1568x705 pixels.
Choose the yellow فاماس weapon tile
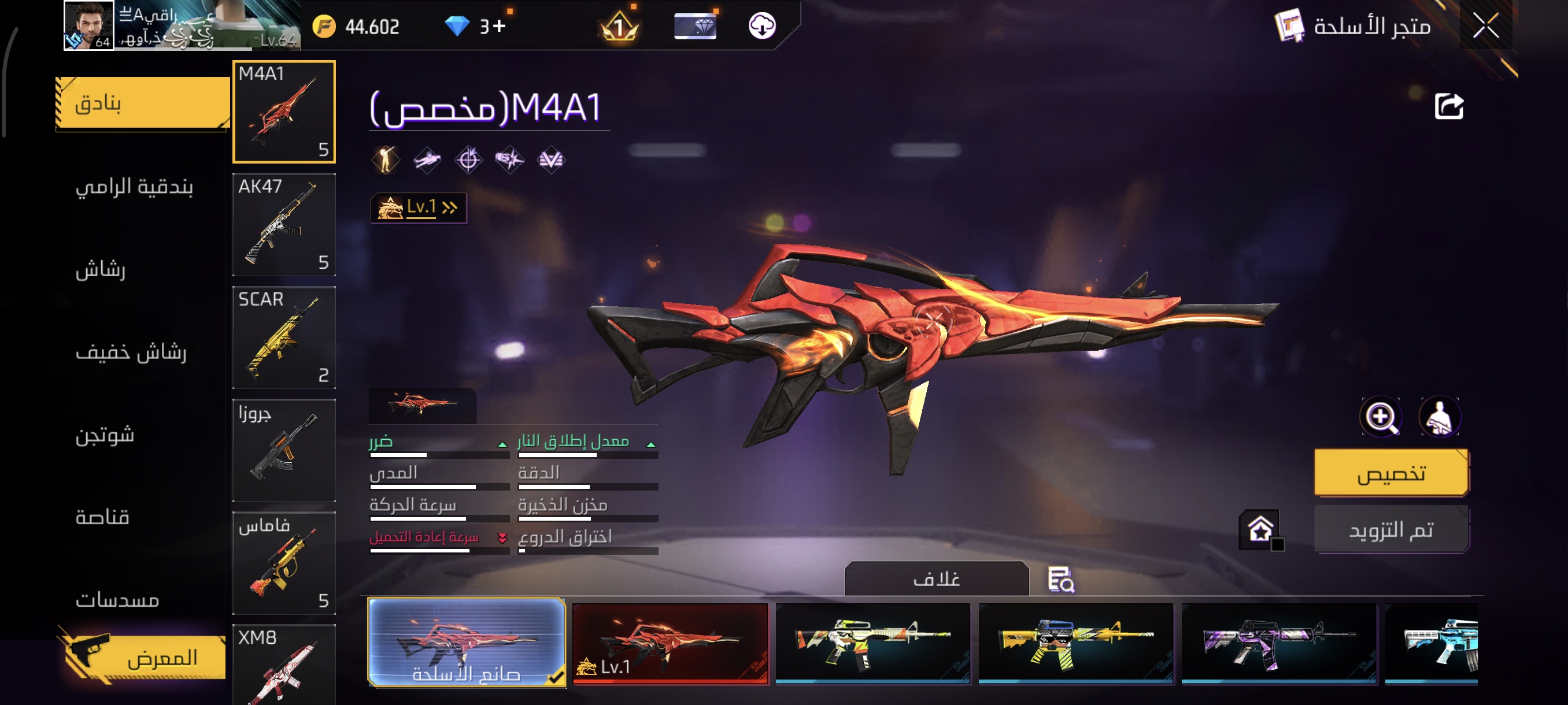[x=284, y=563]
